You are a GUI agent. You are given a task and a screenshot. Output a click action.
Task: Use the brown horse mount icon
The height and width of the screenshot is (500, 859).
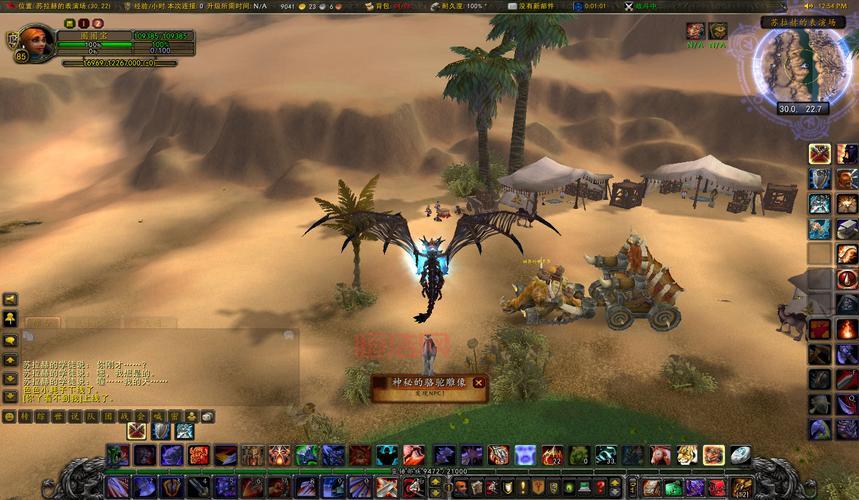[x=659, y=455]
